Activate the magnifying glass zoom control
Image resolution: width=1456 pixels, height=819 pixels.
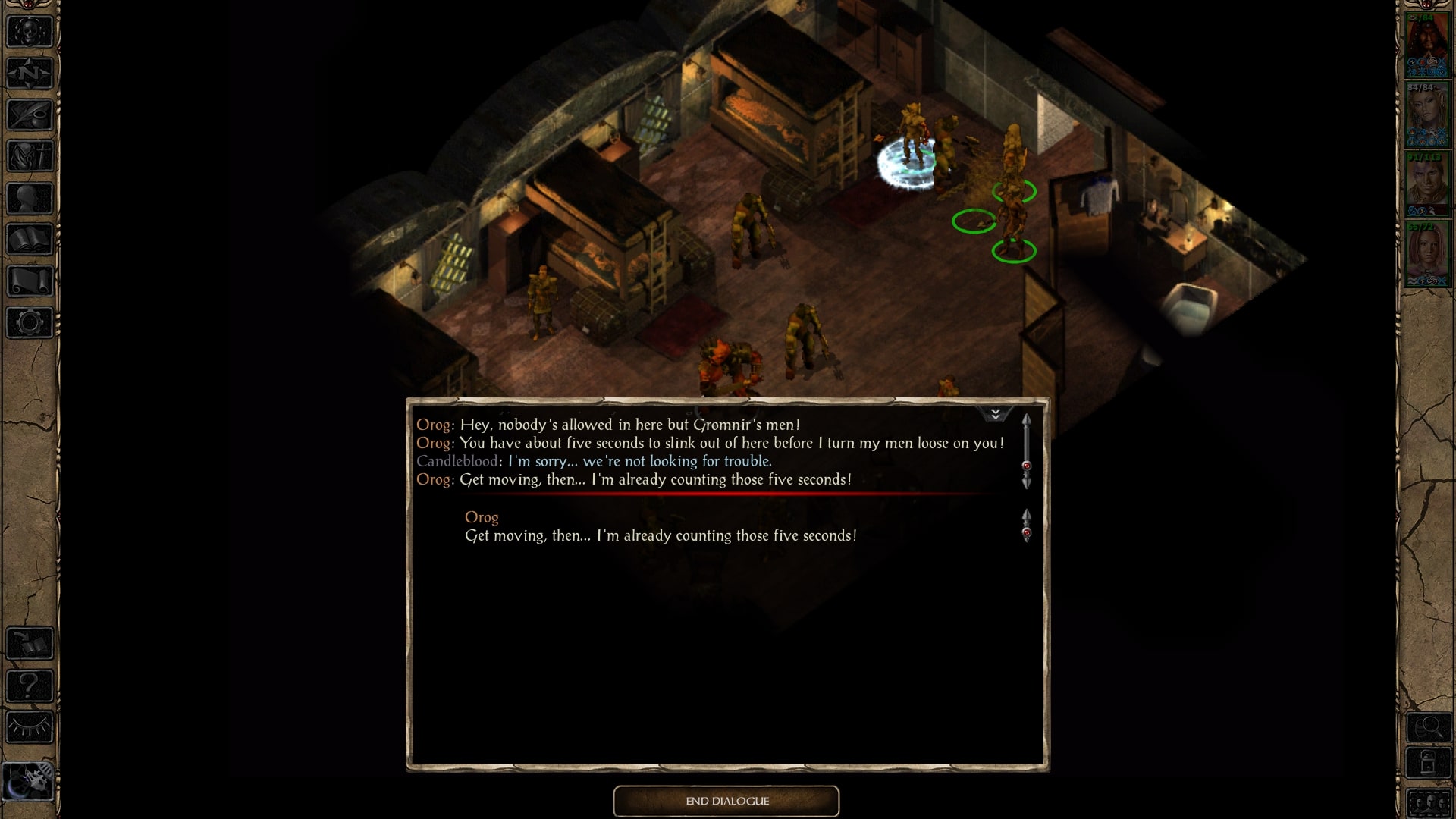(1430, 727)
